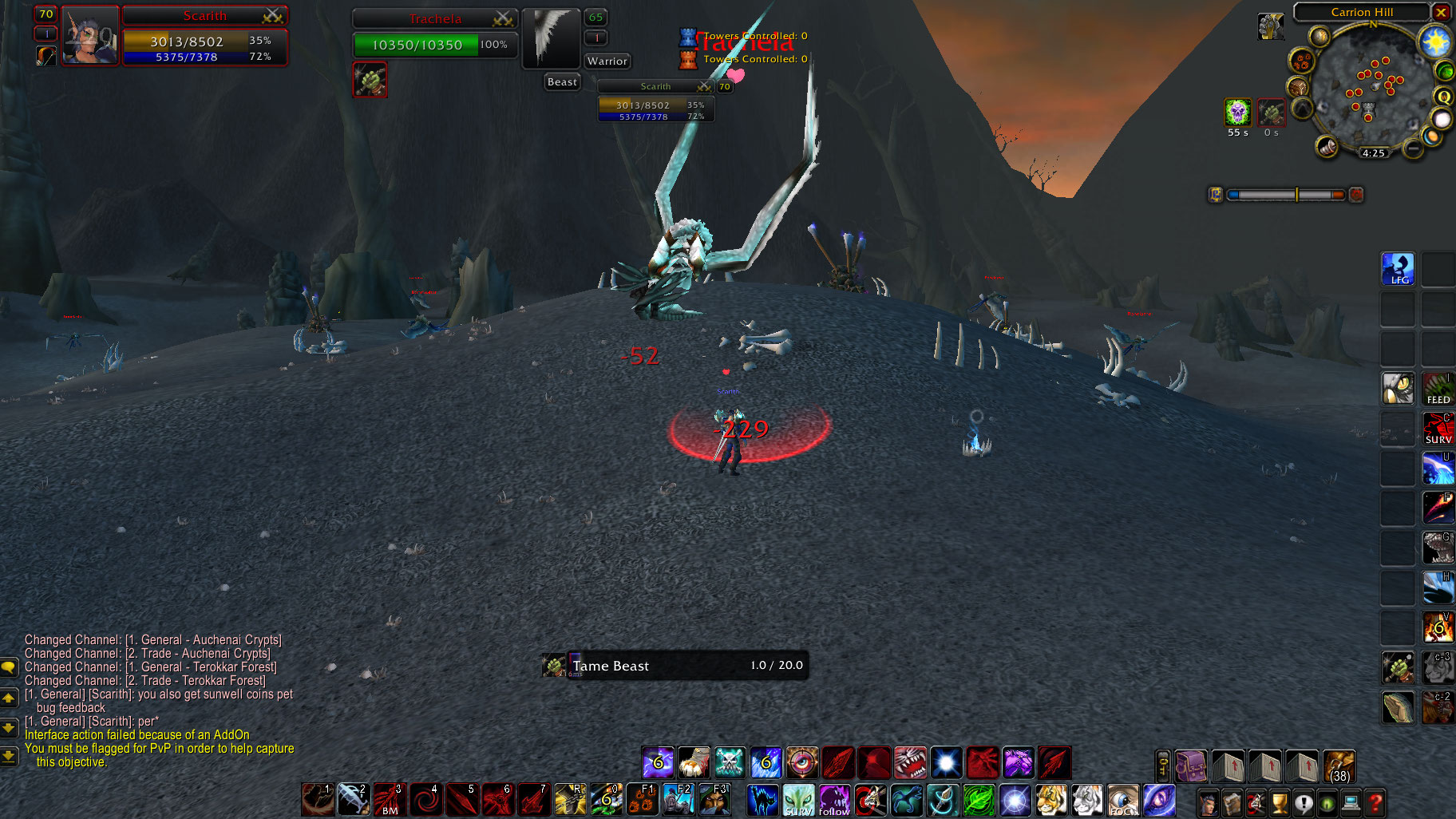Image resolution: width=1456 pixels, height=819 pixels.
Task: Toggle the LFG button on the right action bar
Action: pyautogui.click(x=1398, y=269)
